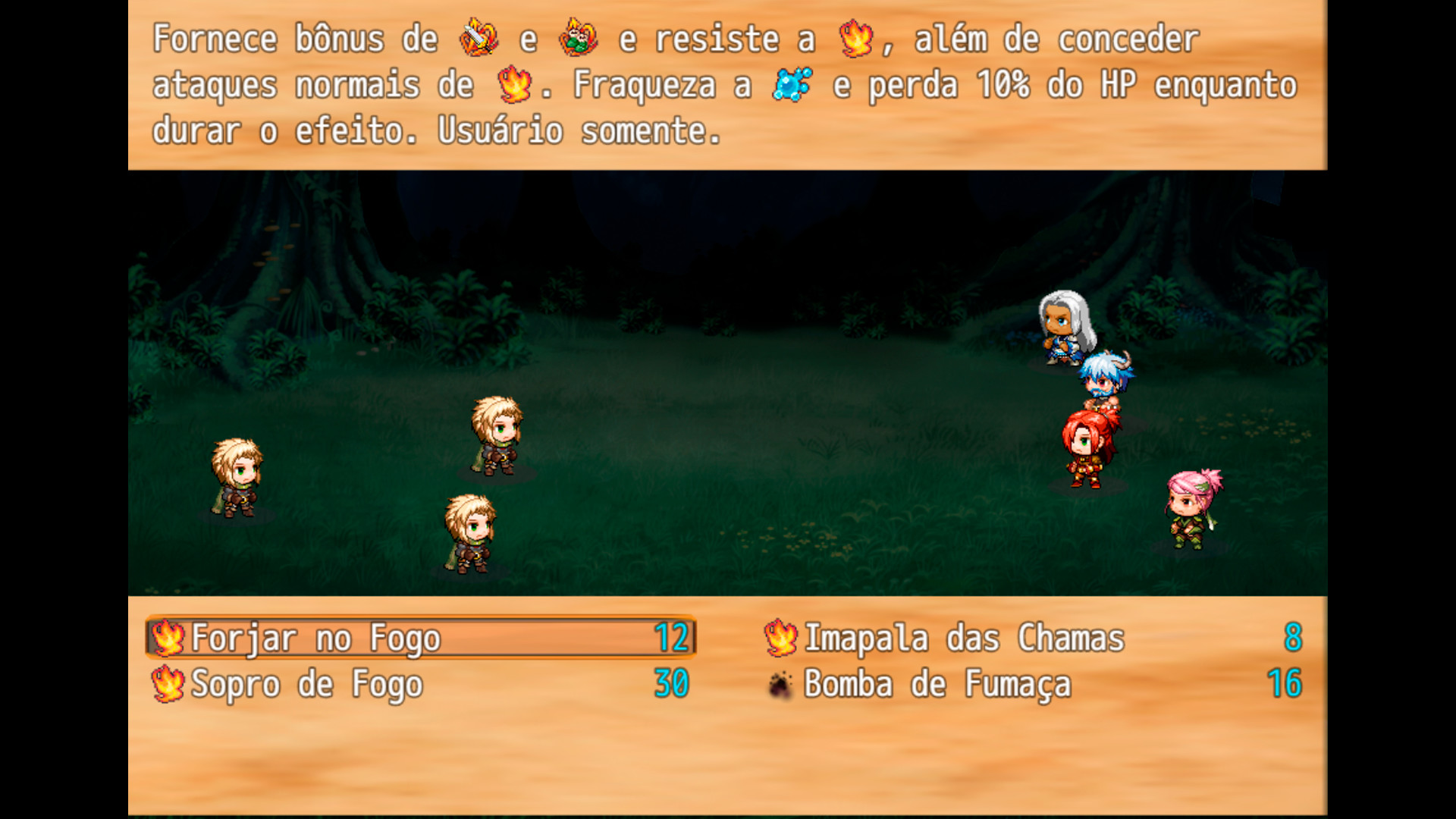Click the MP cost 30 next to Sopro de Fogo

[x=671, y=684]
